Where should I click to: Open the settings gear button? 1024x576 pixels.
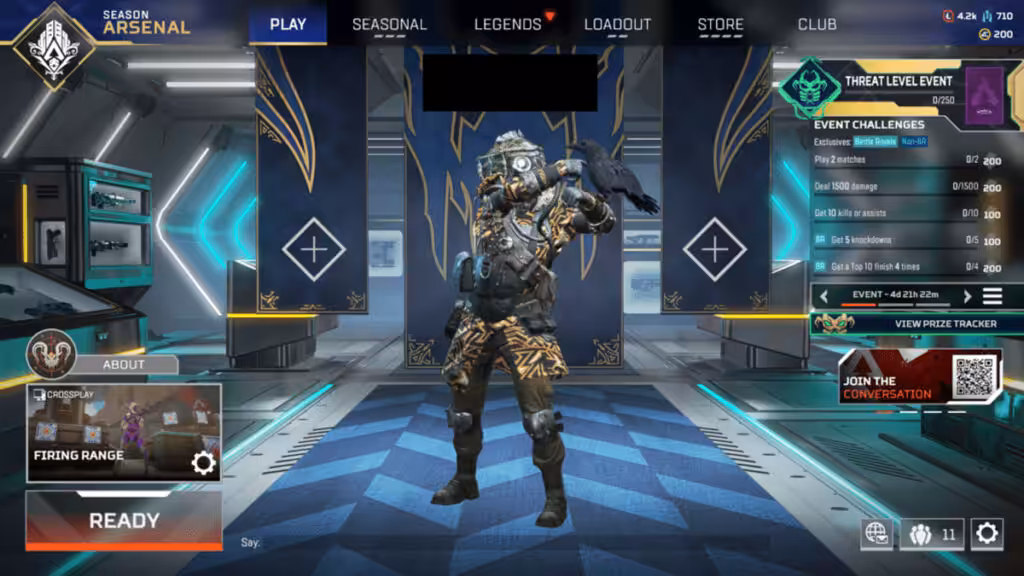point(986,534)
